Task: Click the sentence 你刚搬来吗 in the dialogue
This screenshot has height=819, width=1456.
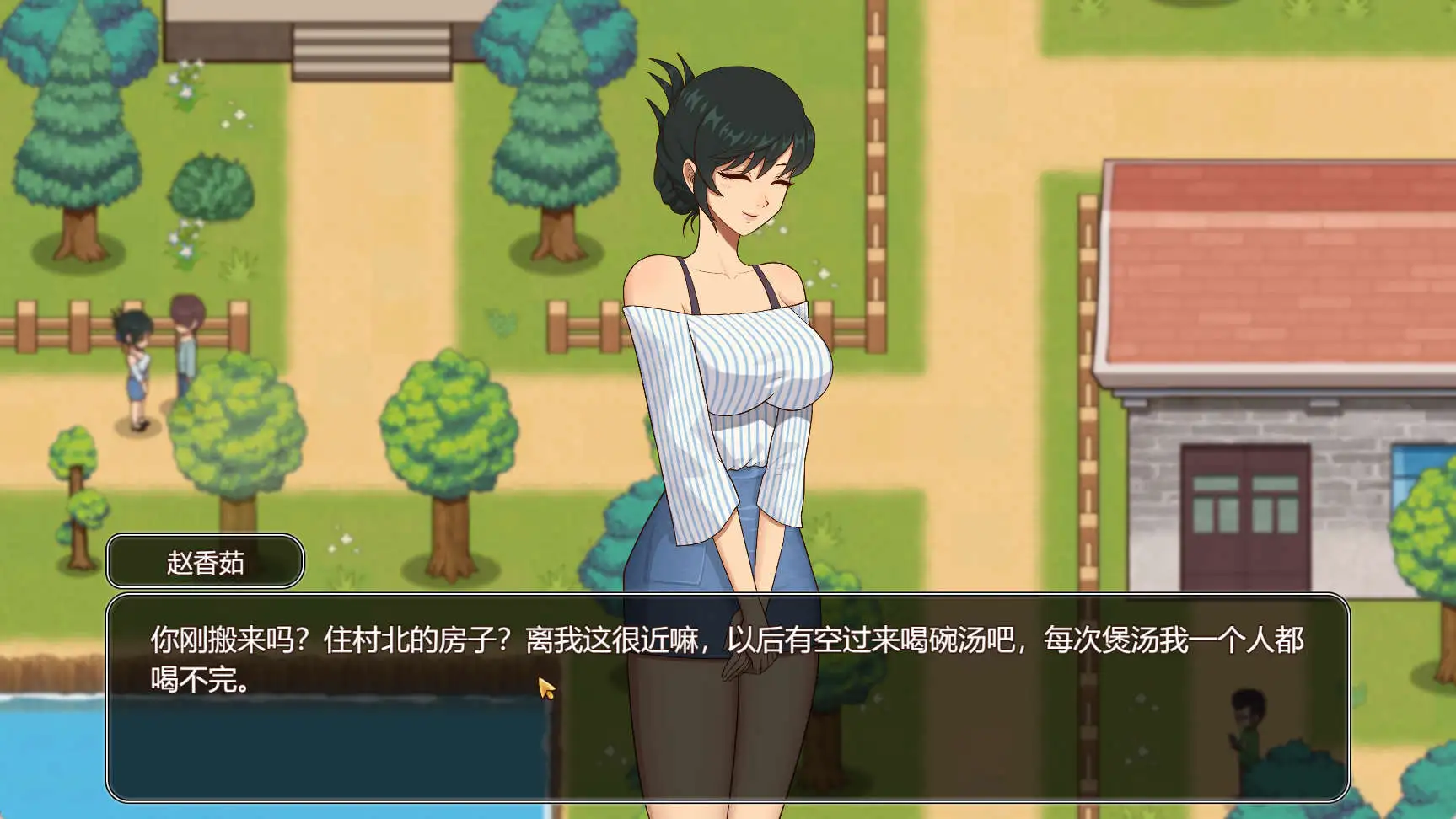Action: point(219,640)
